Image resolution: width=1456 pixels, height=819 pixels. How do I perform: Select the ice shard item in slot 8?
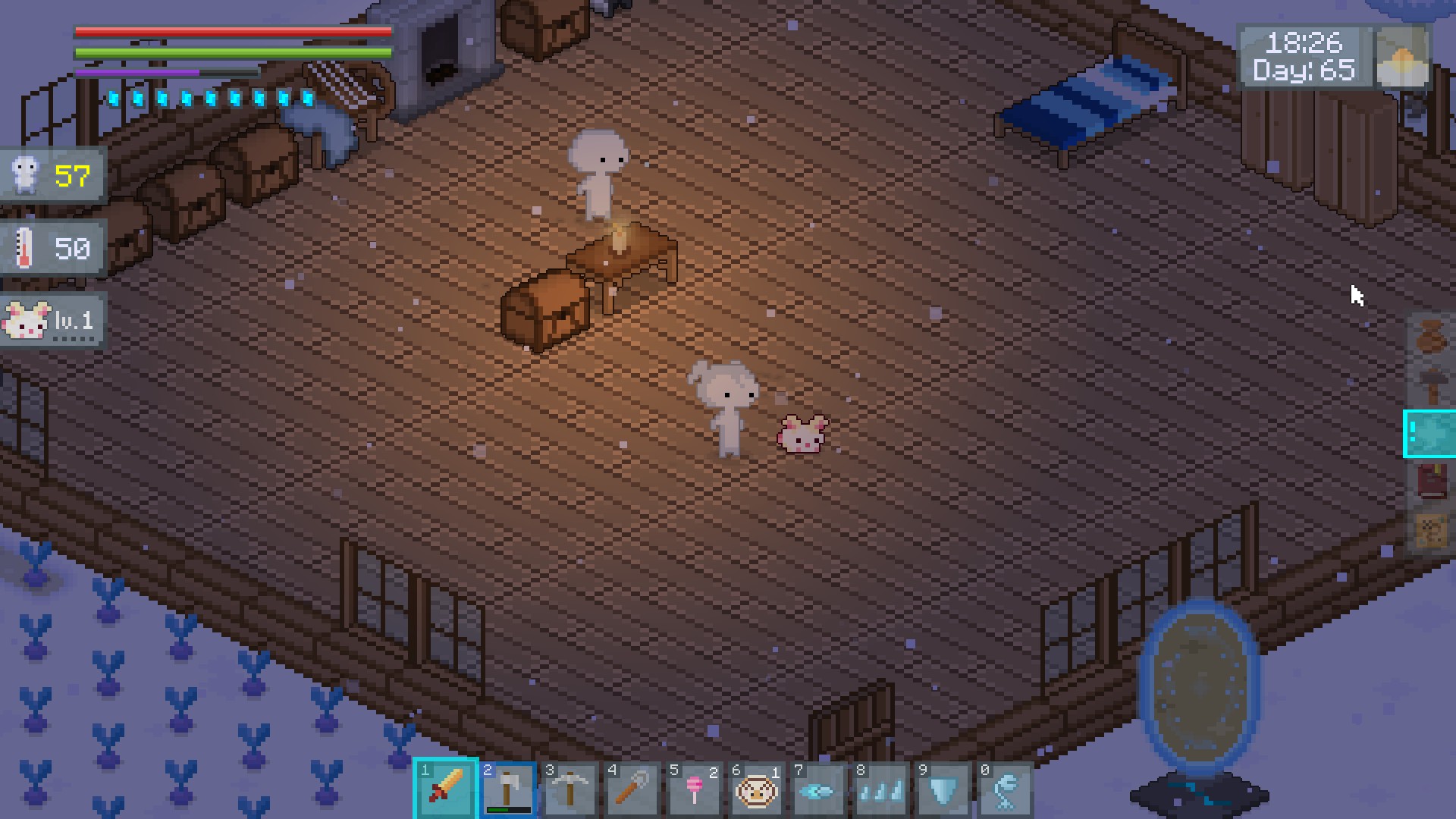click(881, 789)
